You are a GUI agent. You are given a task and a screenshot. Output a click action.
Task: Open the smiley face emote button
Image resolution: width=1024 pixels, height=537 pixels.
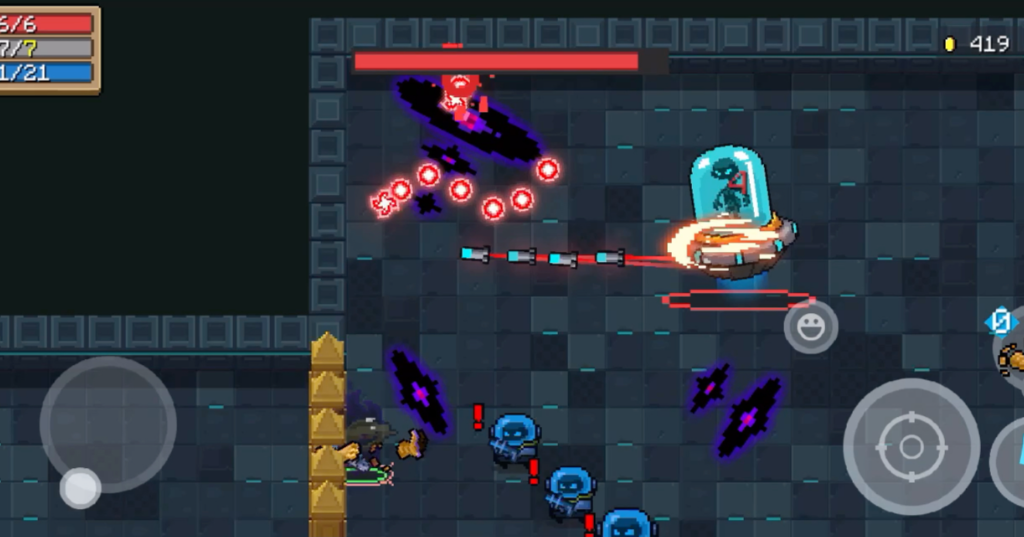point(810,326)
